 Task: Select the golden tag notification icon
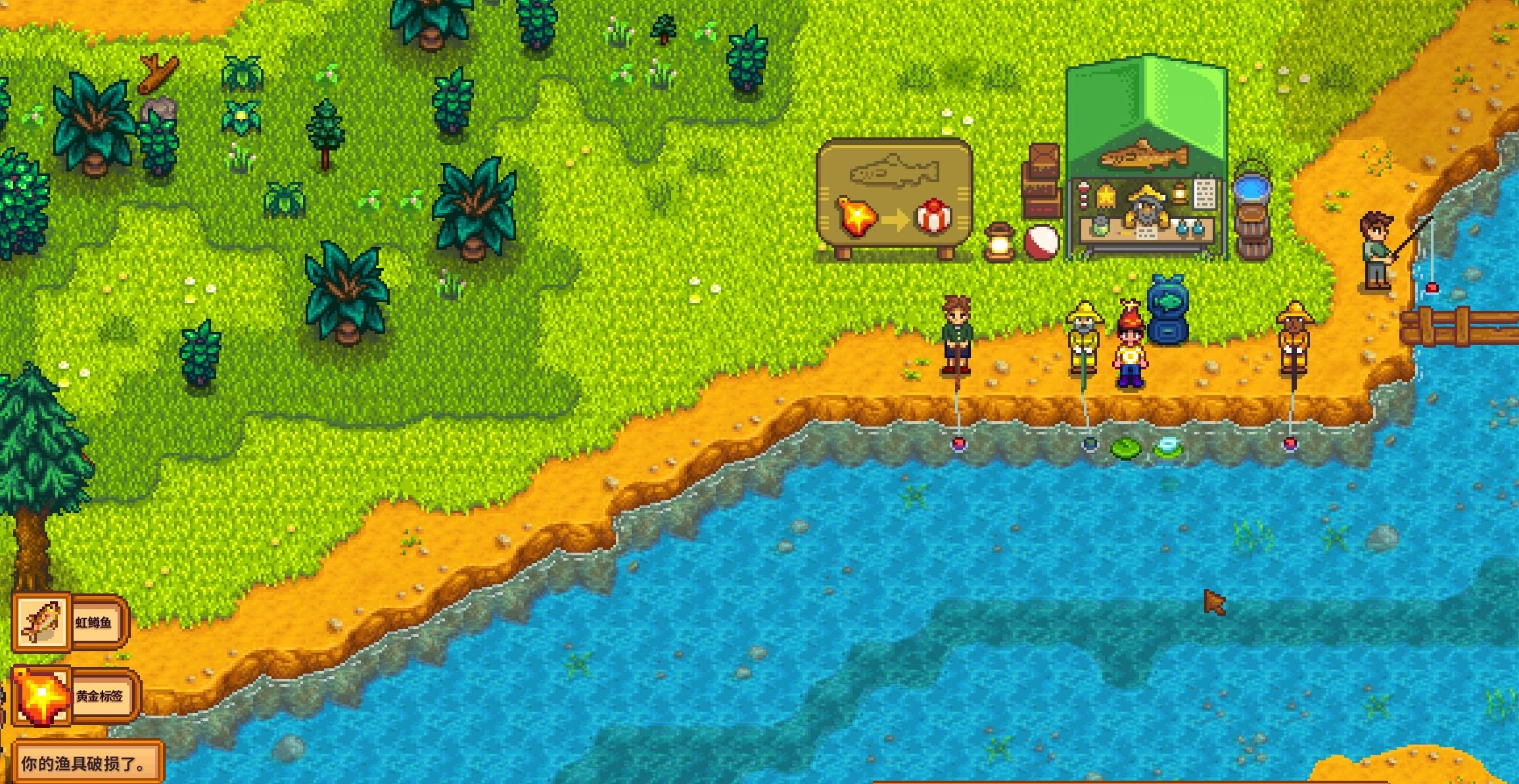click(41, 697)
